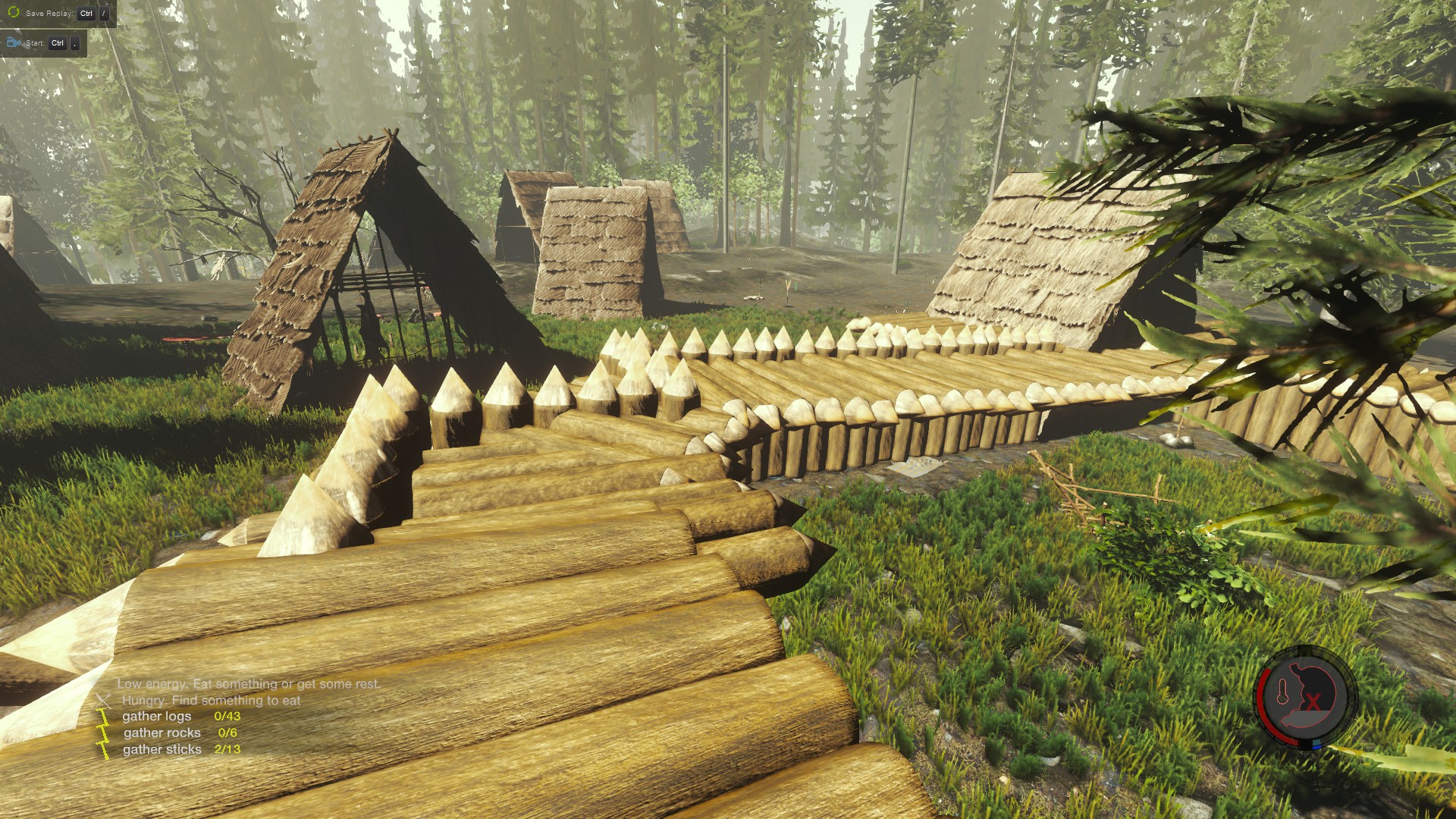The height and width of the screenshot is (819, 1456).
Task: Click the circular survival status gauge
Action: (x=1304, y=697)
